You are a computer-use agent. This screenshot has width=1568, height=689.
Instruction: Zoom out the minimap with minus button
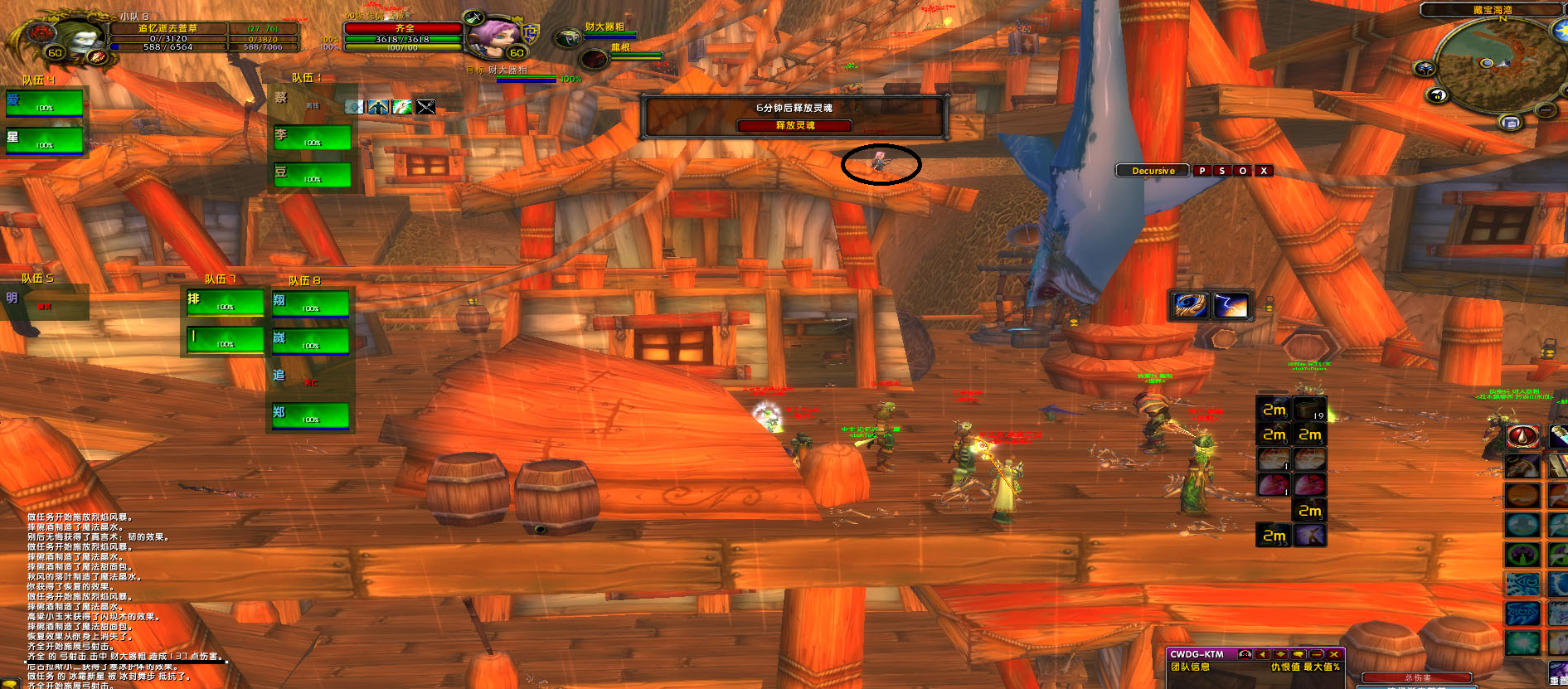1546,110
